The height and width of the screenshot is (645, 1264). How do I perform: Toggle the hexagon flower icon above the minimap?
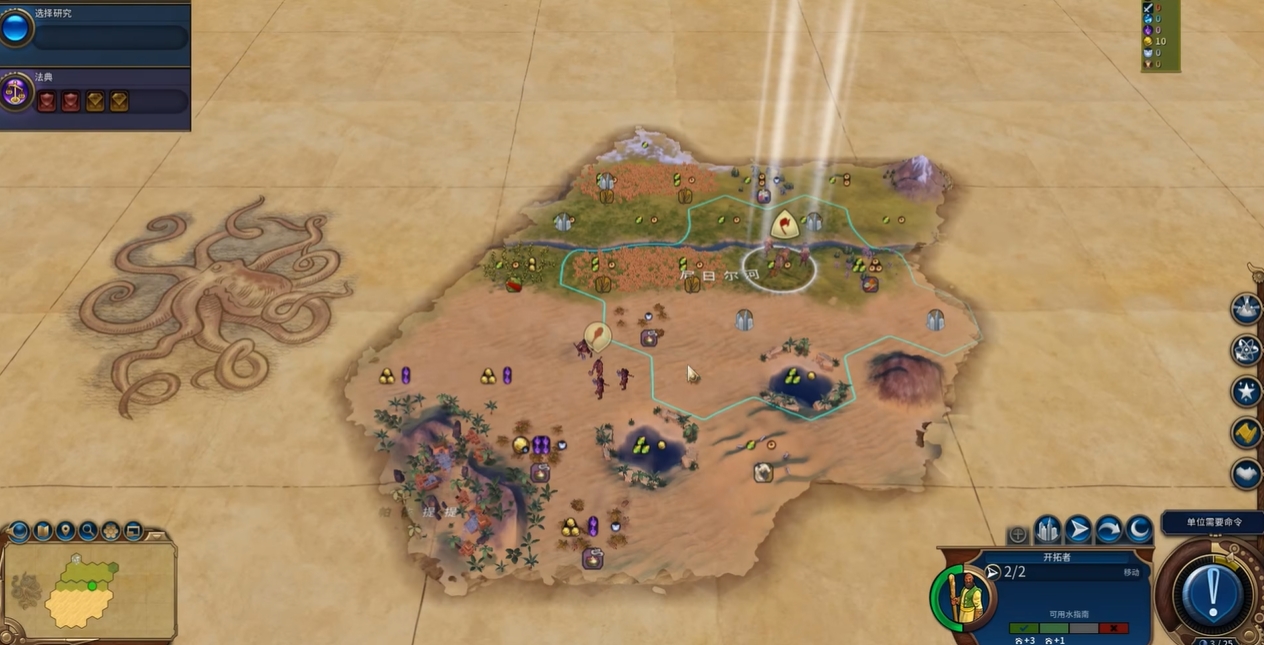click(111, 531)
